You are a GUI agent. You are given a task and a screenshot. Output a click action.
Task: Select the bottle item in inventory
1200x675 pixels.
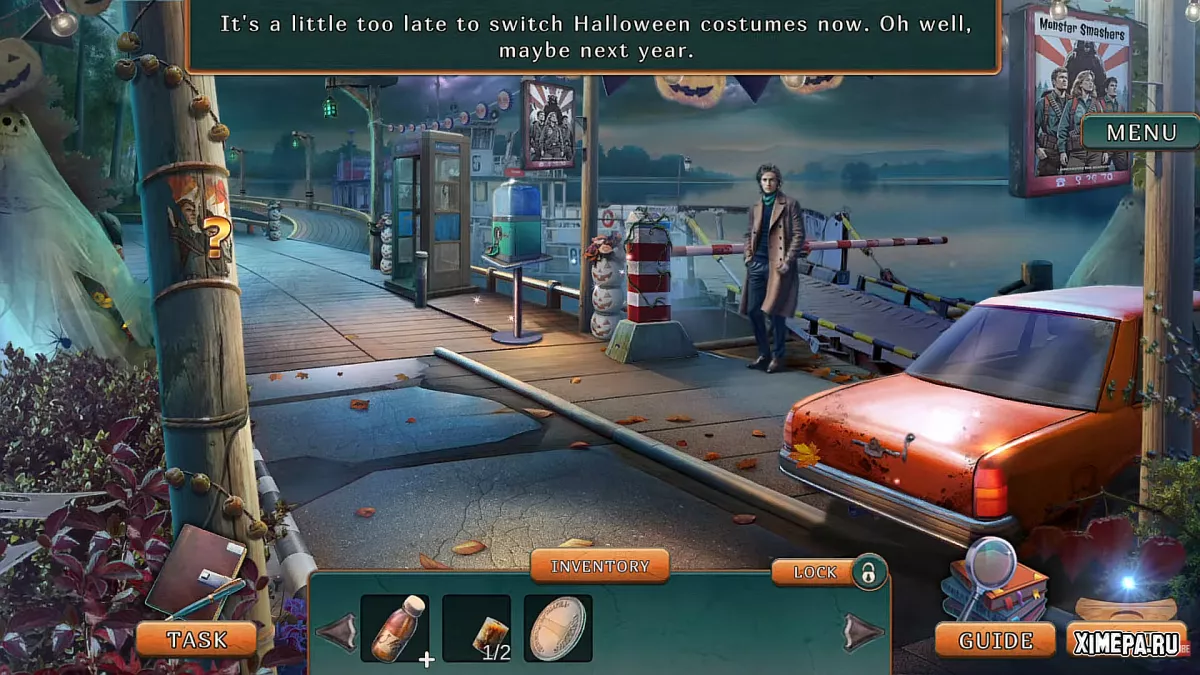tap(395, 628)
